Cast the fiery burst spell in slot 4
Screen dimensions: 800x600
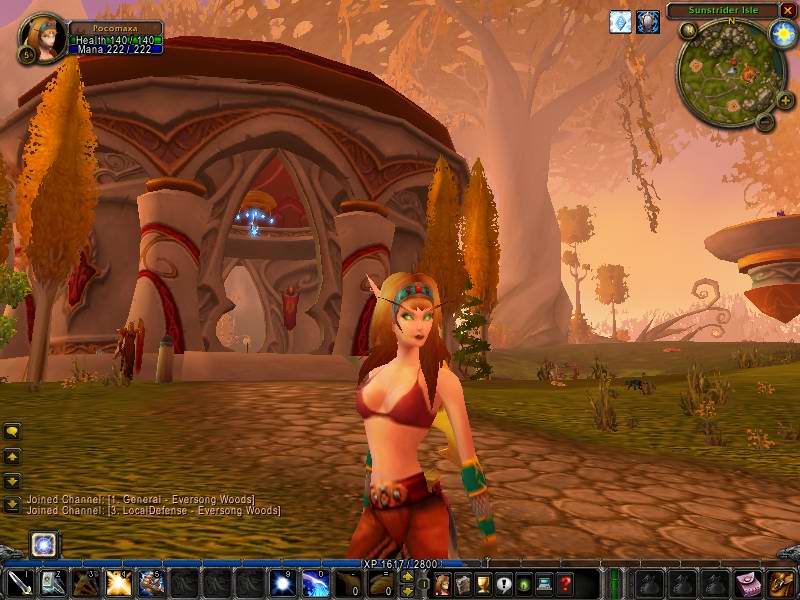point(119,582)
